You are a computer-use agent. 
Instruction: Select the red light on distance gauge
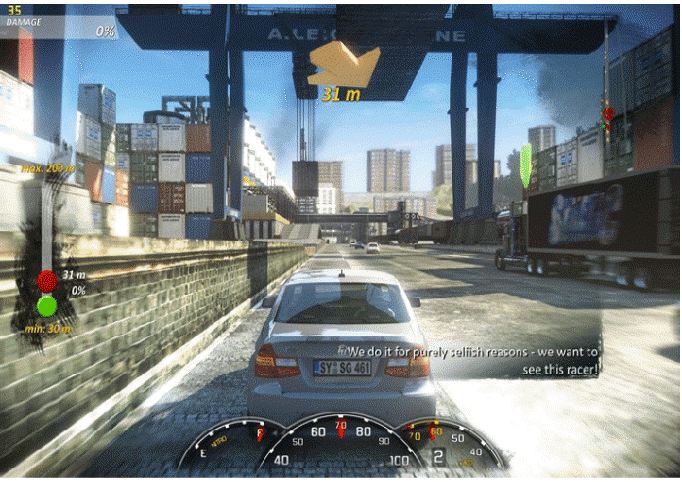(47, 281)
